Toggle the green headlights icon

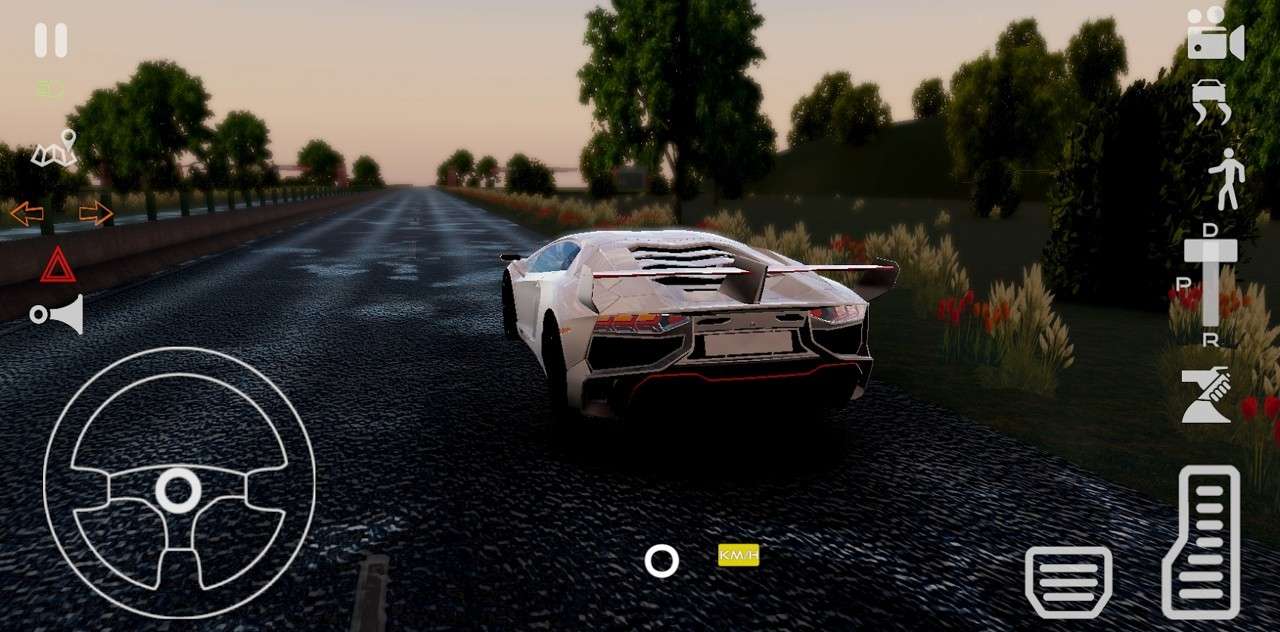(50, 89)
